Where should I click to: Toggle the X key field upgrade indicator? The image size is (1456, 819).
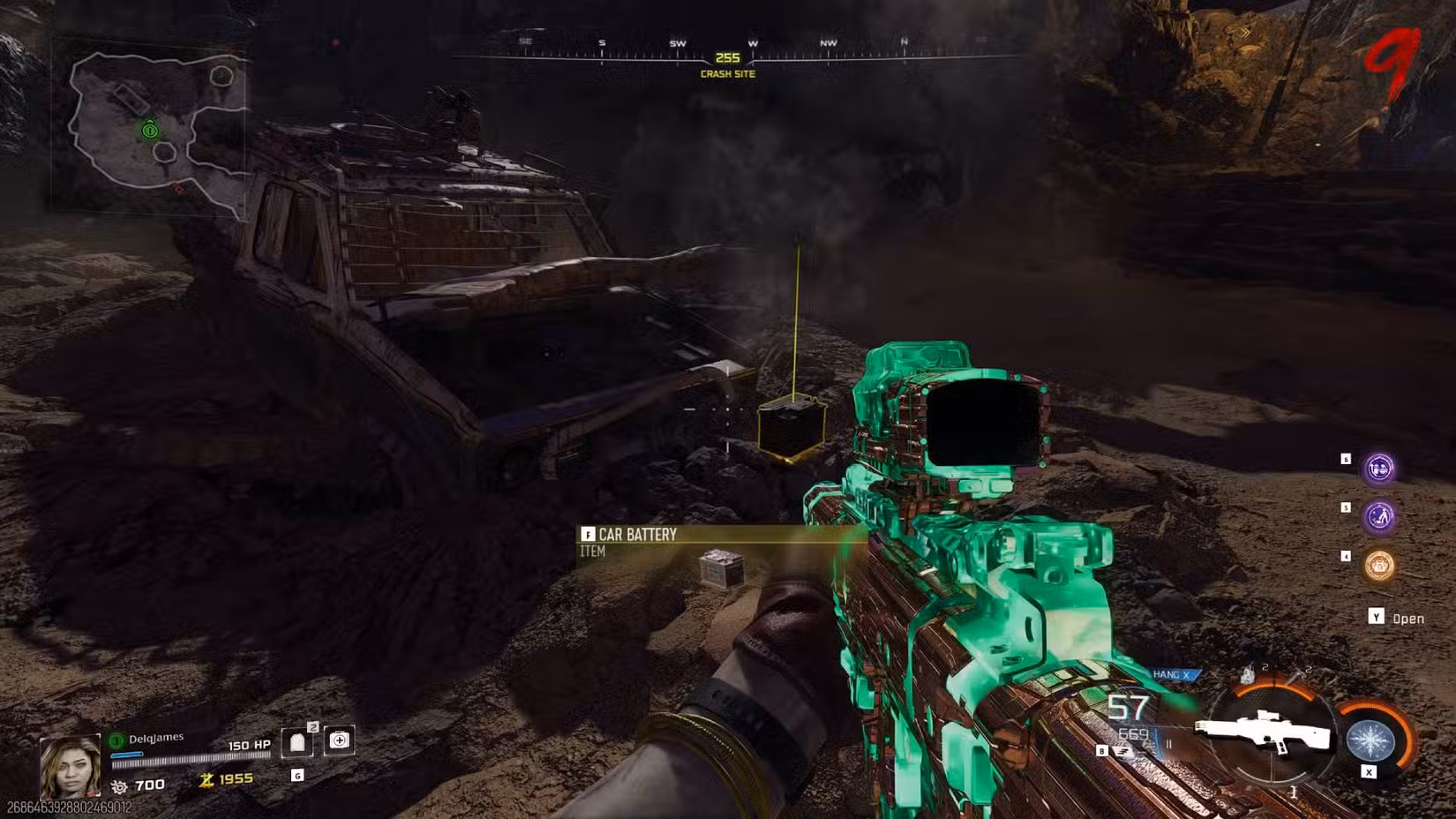pyautogui.click(x=1370, y=772)
